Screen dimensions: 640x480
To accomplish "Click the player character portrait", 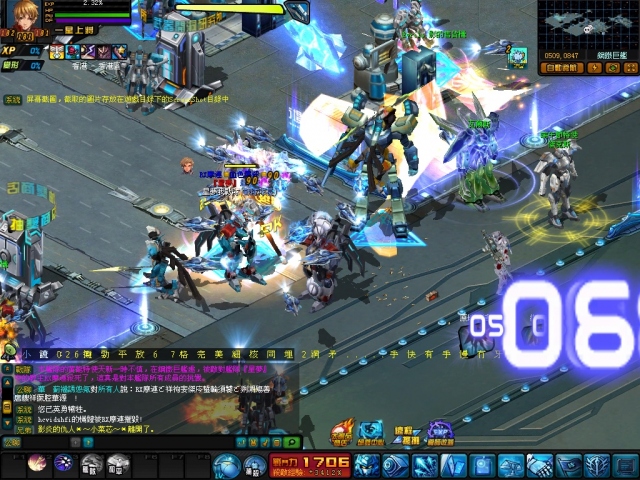I will pyautogui.click(x=21, y=18).
